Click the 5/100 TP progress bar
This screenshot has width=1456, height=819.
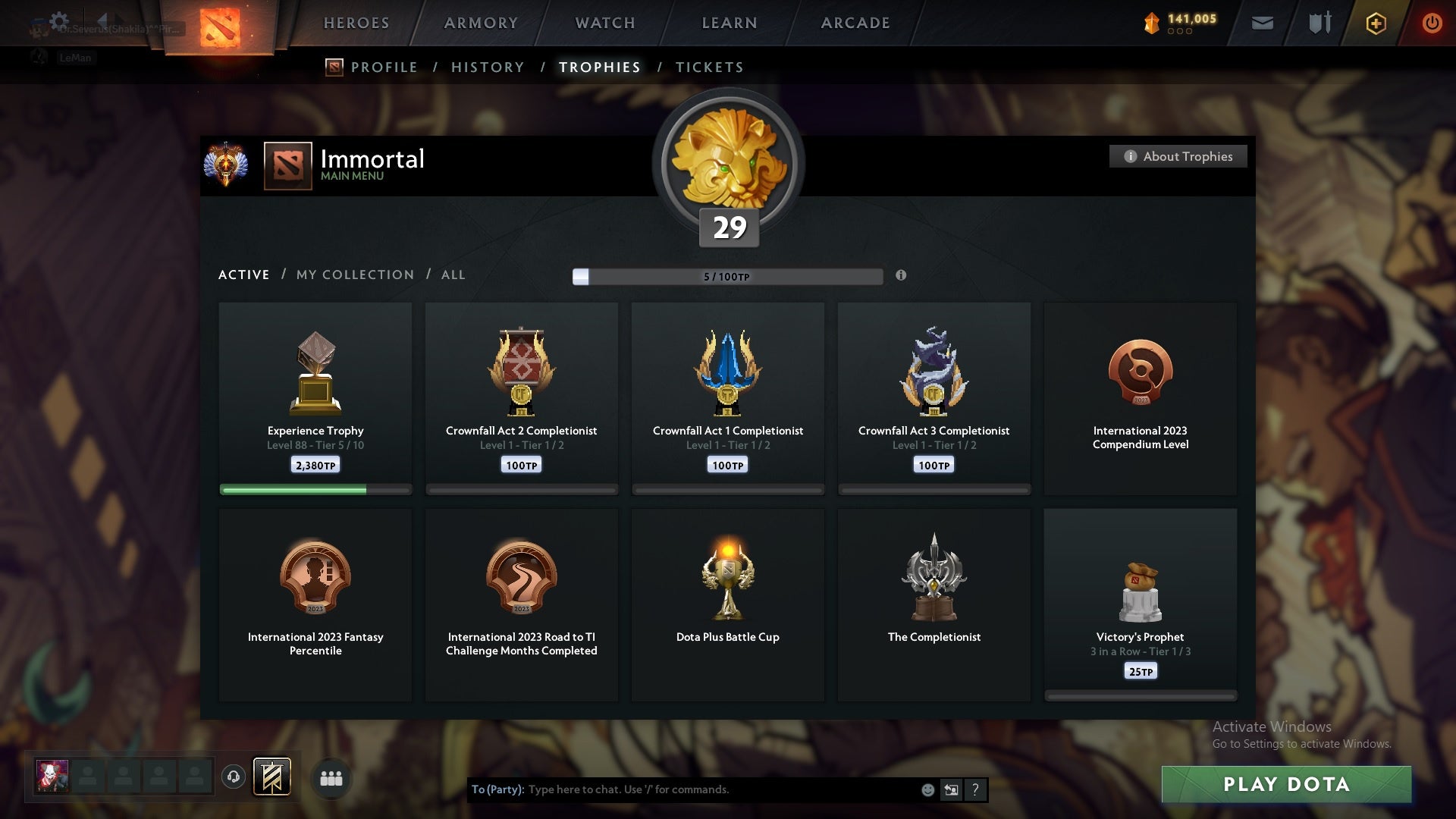pos(728,276)
